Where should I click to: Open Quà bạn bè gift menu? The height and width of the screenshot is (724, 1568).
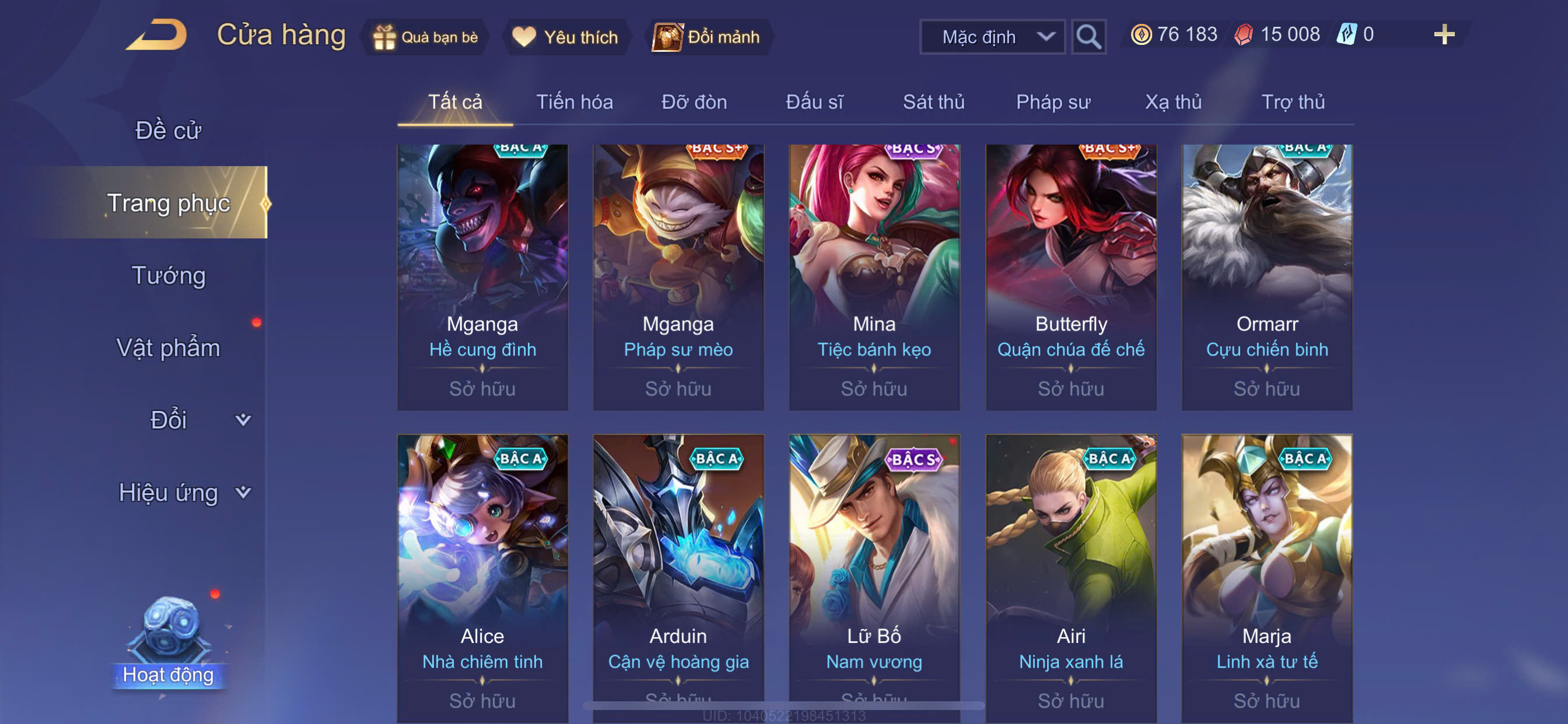click(x=426, y=37)
